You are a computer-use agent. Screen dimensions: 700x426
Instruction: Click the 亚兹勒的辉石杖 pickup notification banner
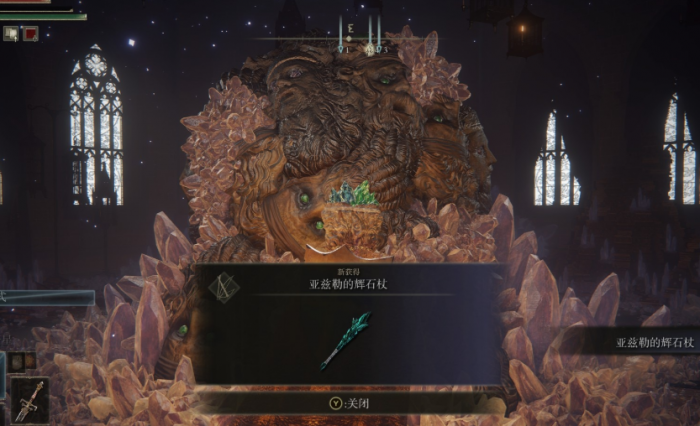pos(638,342)
